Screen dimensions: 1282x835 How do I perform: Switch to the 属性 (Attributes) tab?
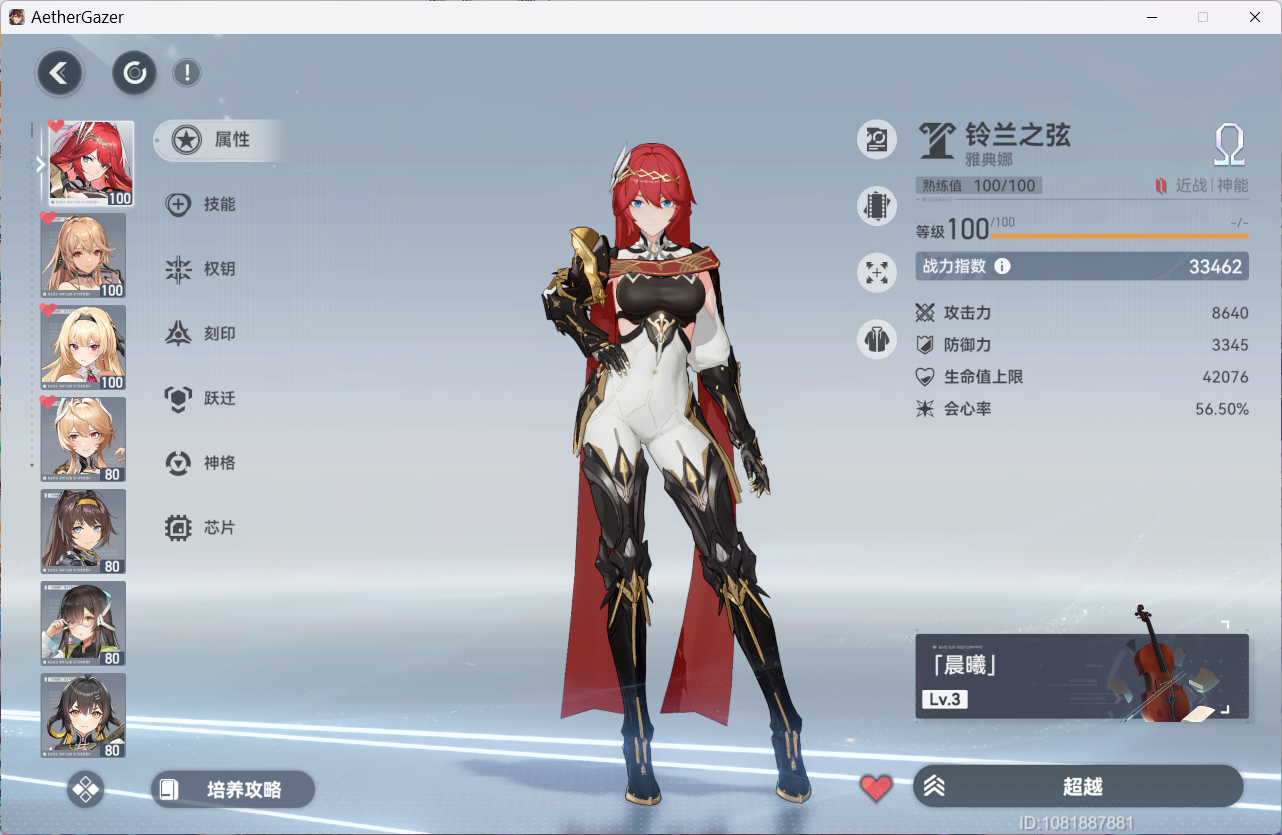click(x=218, y=141)
